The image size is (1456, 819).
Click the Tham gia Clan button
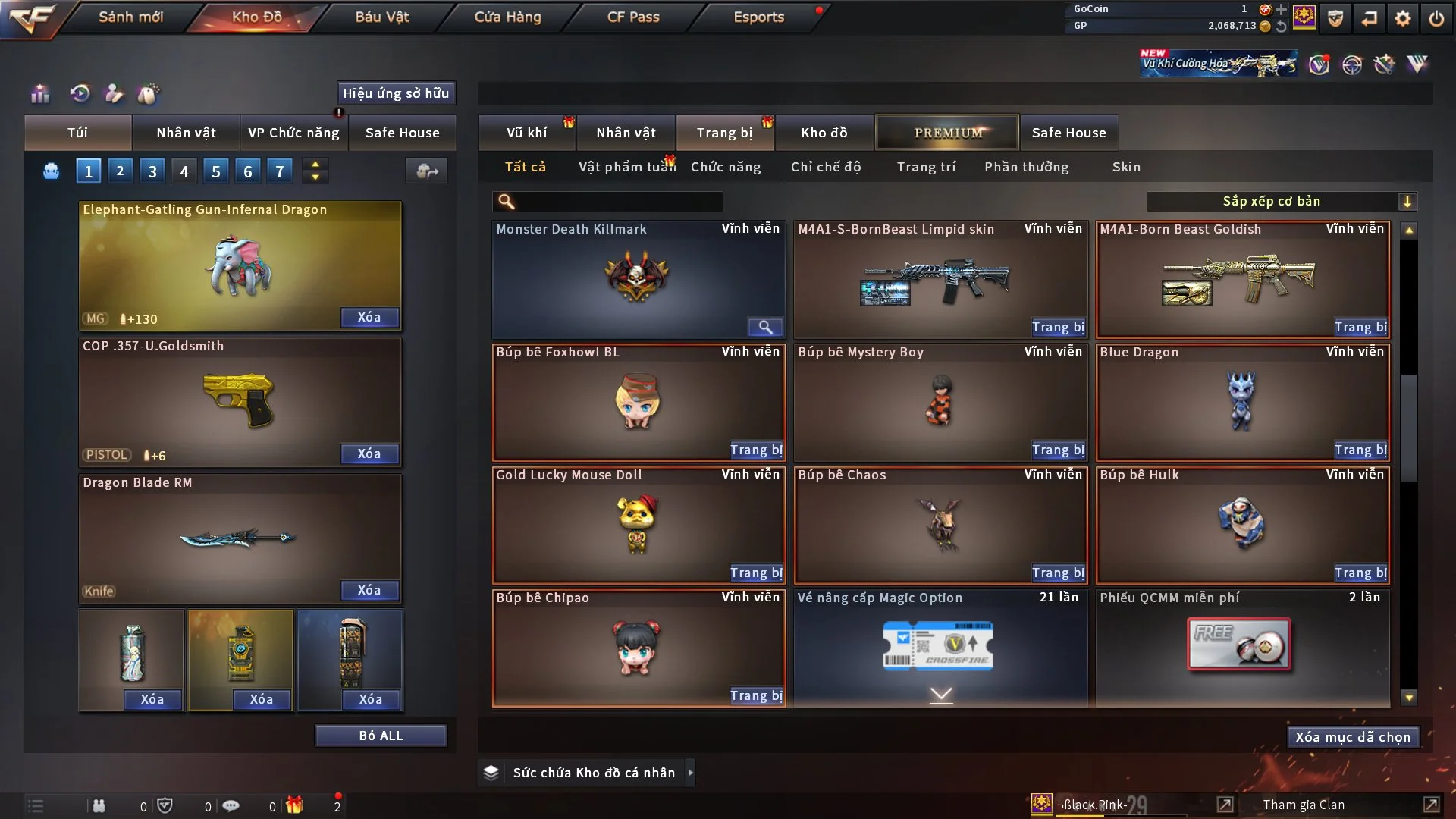[x=1304, y=805]
